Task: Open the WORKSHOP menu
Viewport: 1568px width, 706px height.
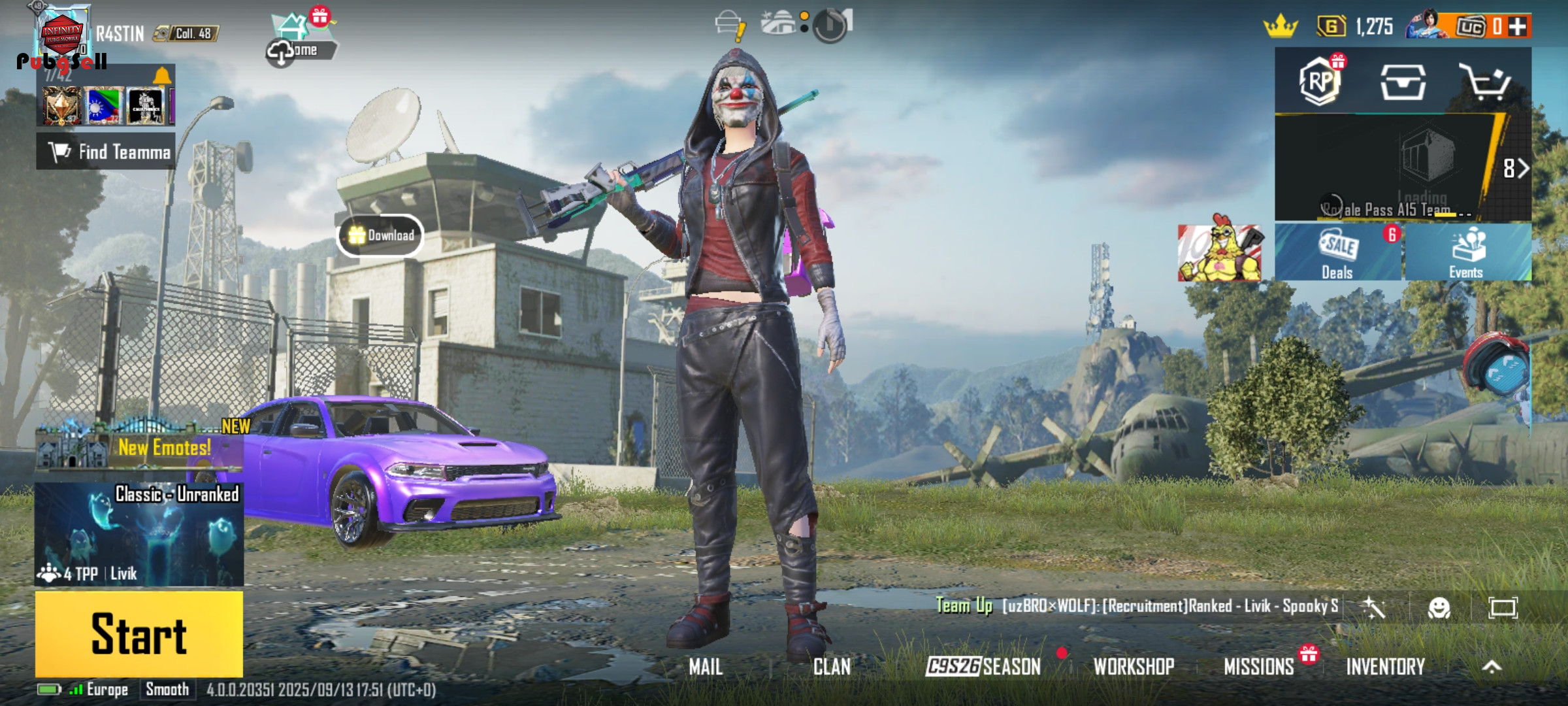Action: [1134, 667]
